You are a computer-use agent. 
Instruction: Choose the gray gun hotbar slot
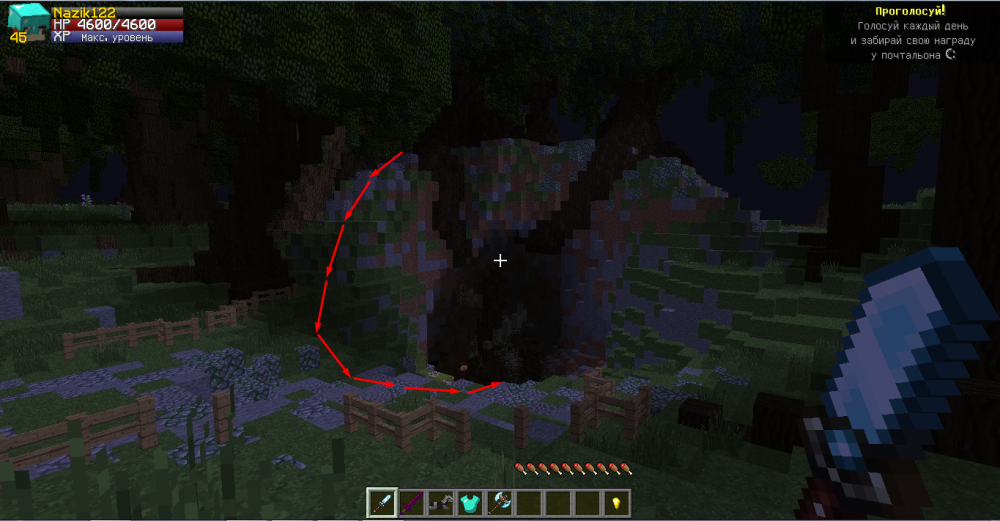pyautogui.click(x=440, y=502)
